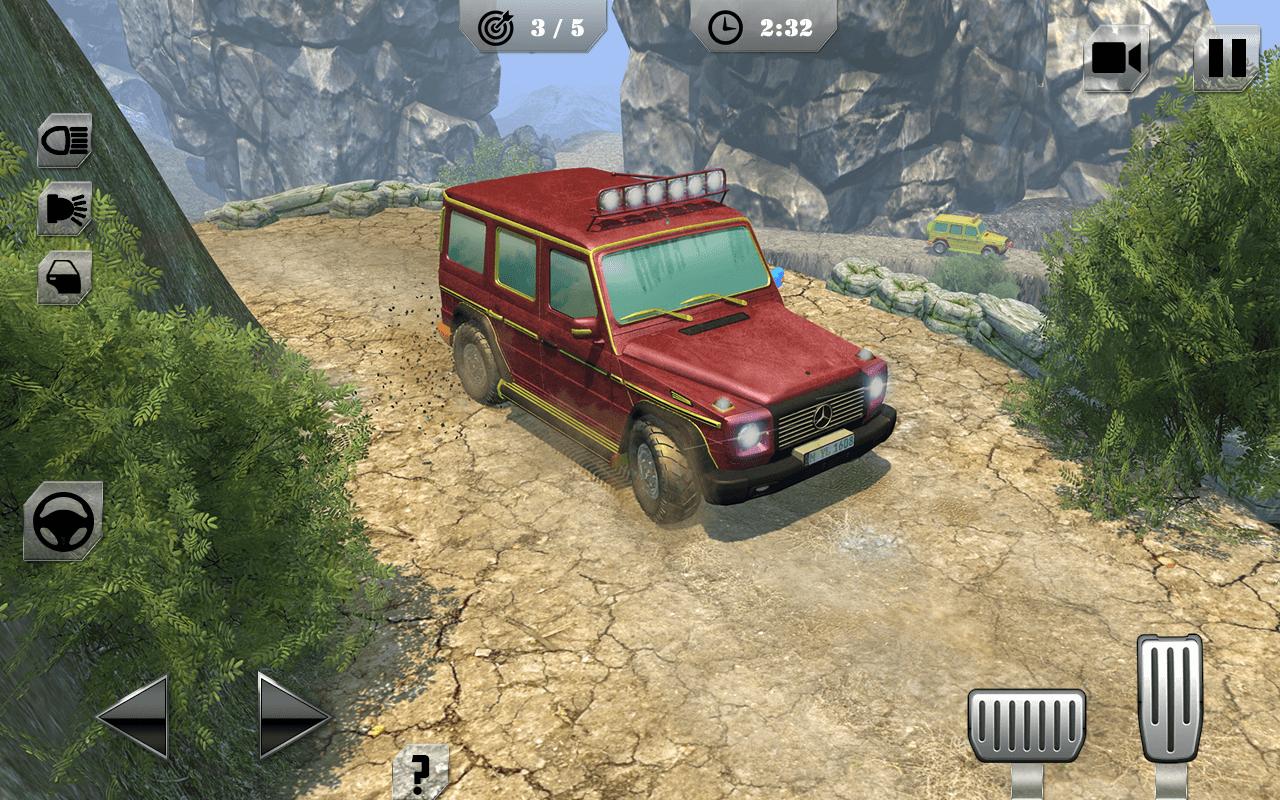Pause the game

point(1226,58)
